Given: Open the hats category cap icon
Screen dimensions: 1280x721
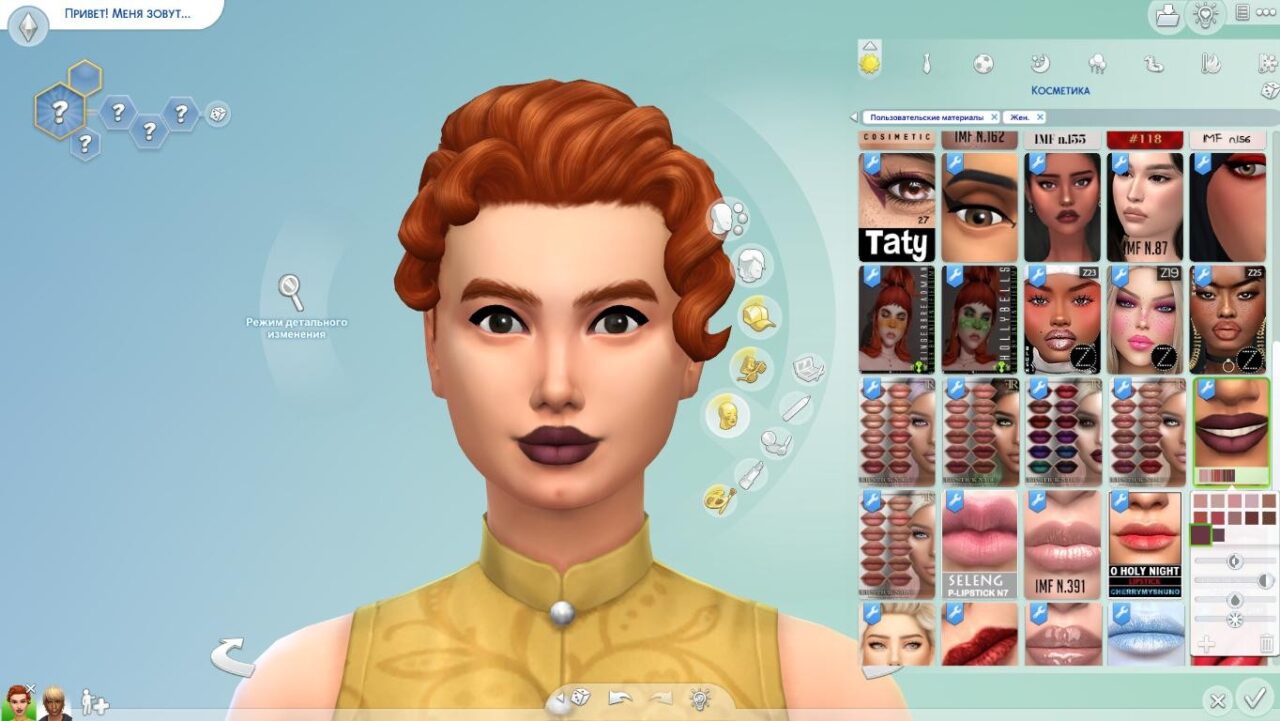Looking at the screenshot, I should point(757,316).
